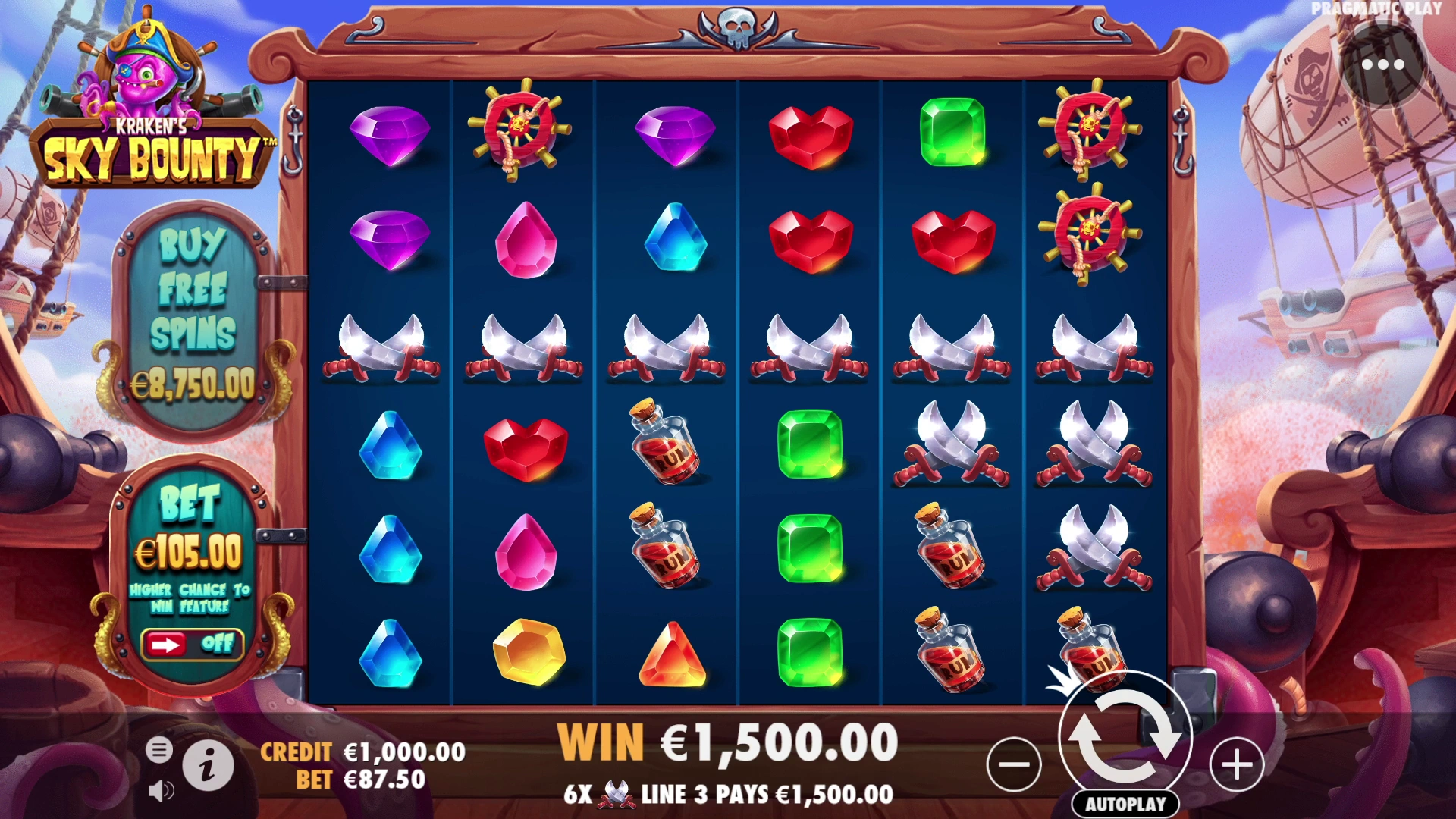
Task: Mute the game sound speaker icon
Action: [160, 791]
